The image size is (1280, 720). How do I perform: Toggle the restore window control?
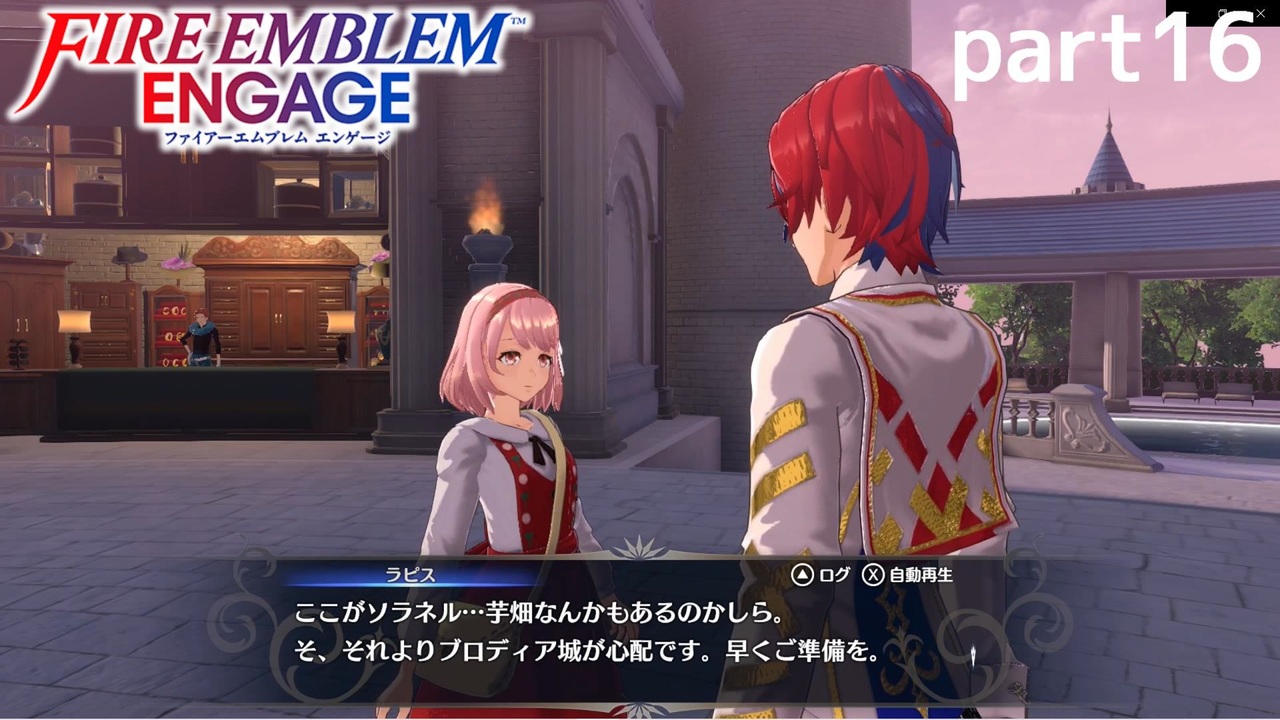[x=1222, y=12]
